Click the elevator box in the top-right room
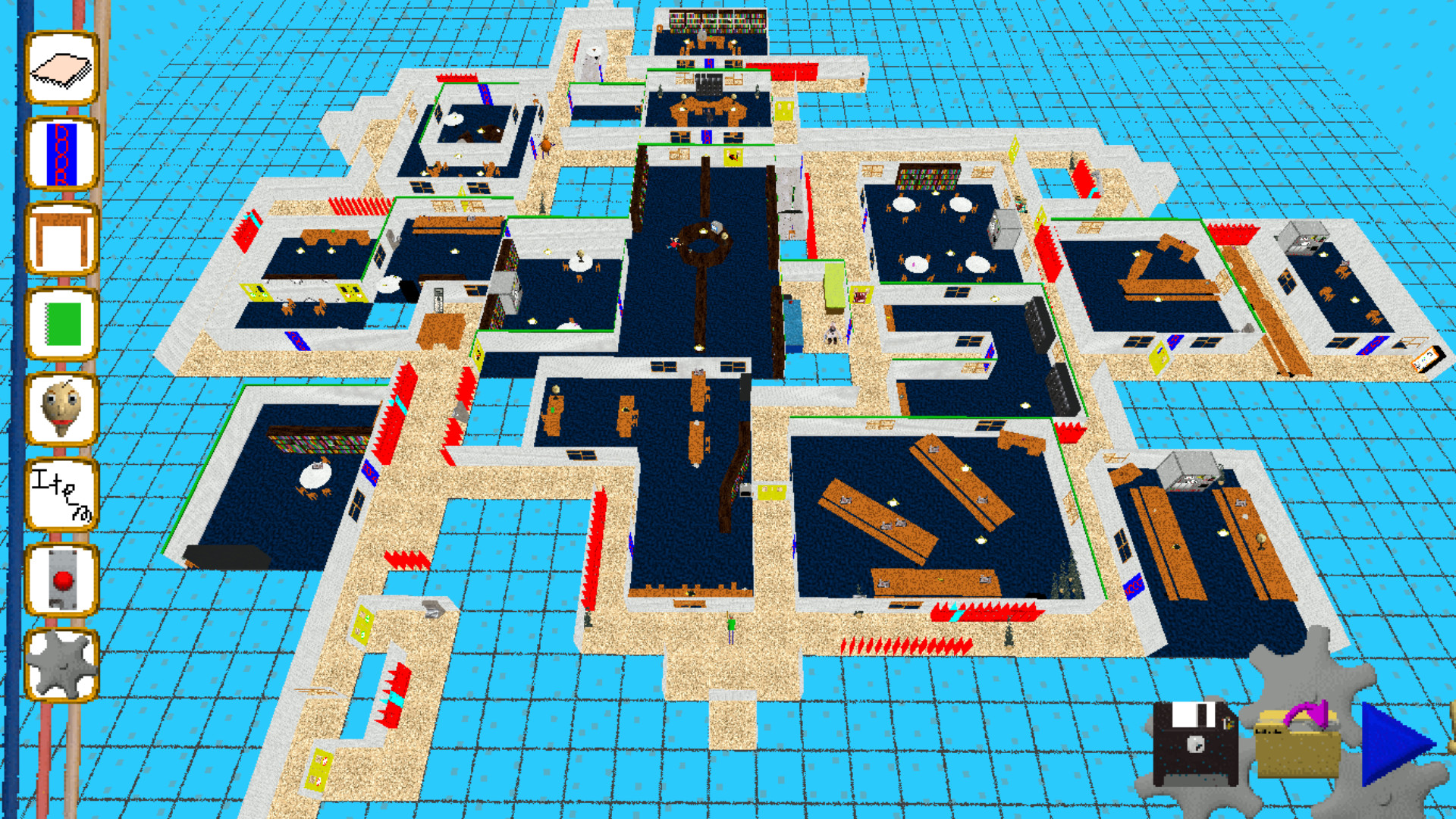The width and height of the screenshot is (1456, 819). pyautogui.click(x=1306, y=235)
